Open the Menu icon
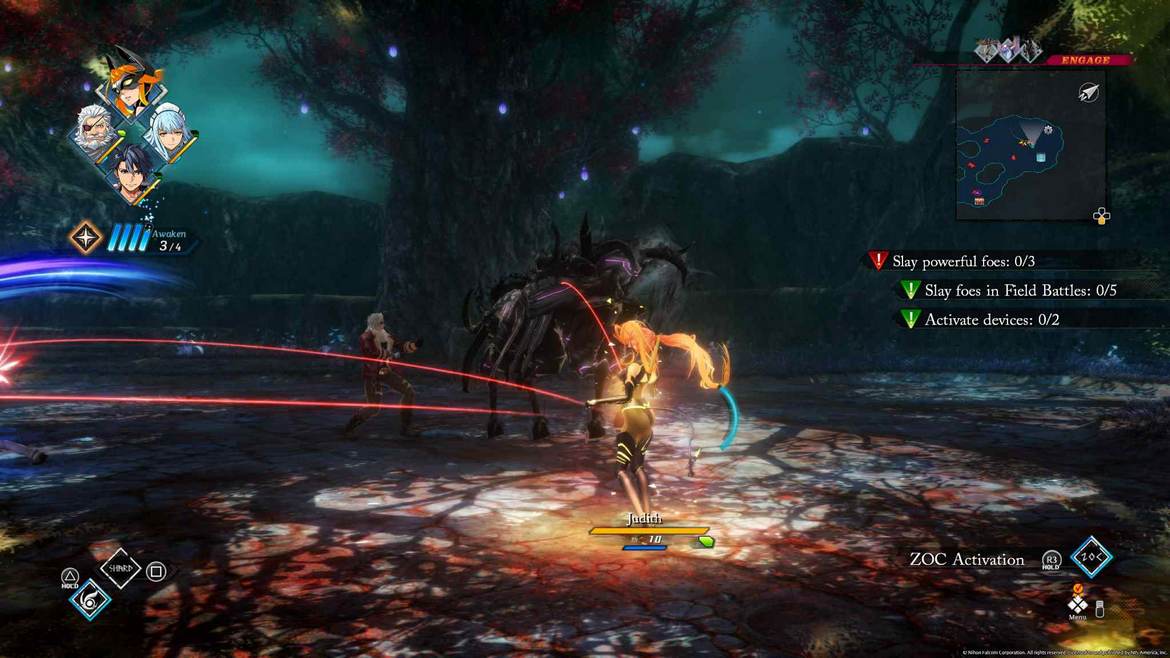 coord(1077,604)
